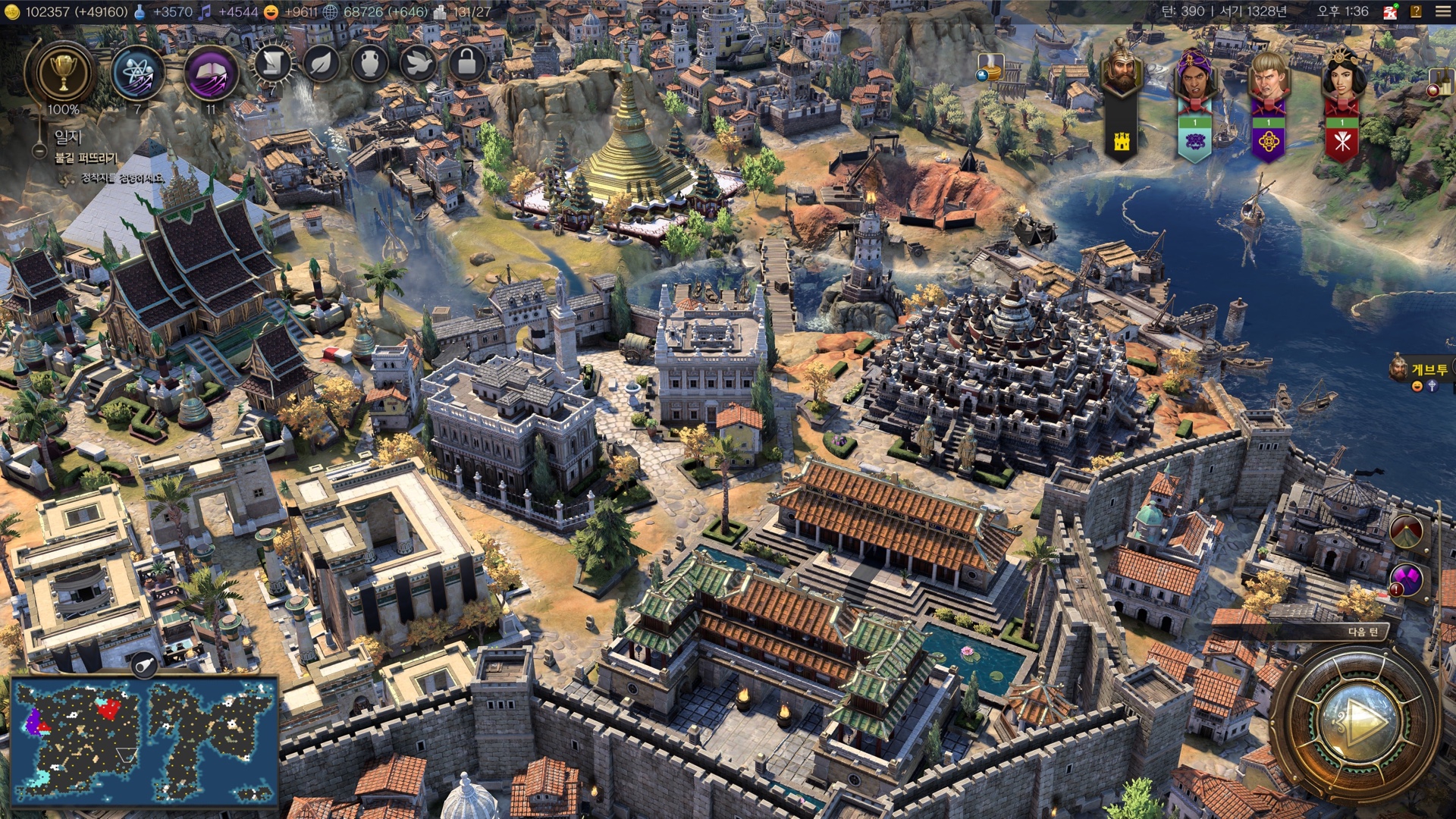Screen dimensions: 1456x819
Task: Open the Civilopedia question mark book
Action: pos(1416,11)
